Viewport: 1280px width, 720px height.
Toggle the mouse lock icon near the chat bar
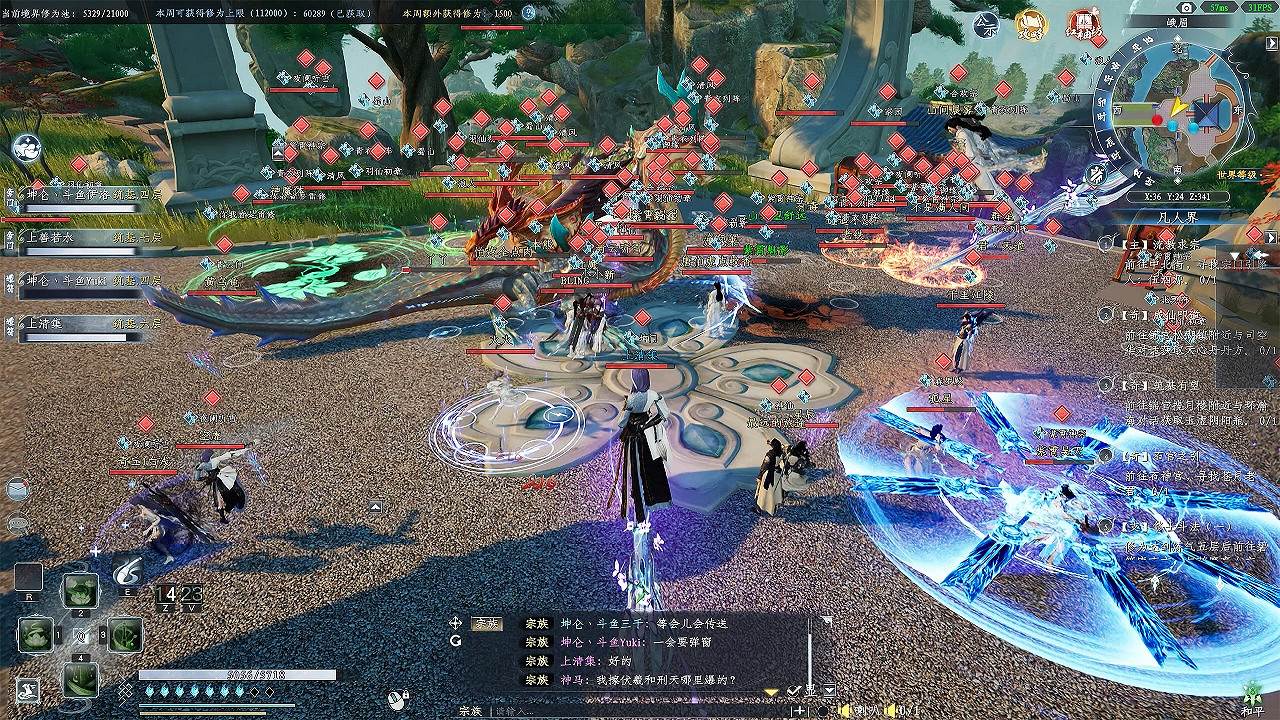coord(398,700)
